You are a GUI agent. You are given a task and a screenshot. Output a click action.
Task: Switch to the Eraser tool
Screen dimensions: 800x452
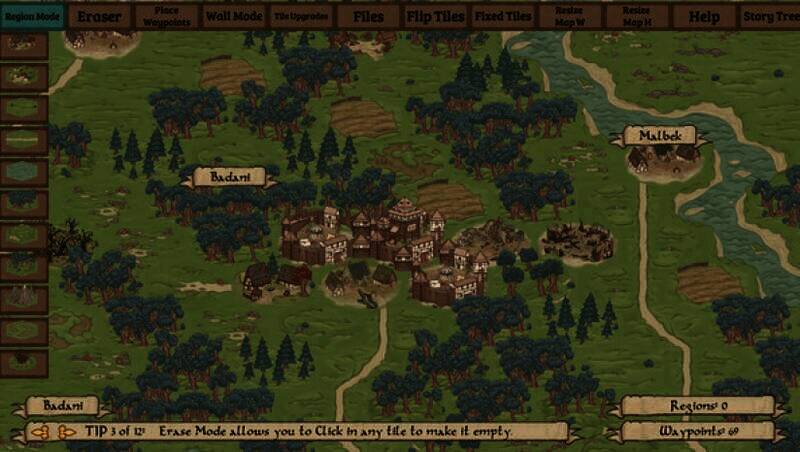99,16
